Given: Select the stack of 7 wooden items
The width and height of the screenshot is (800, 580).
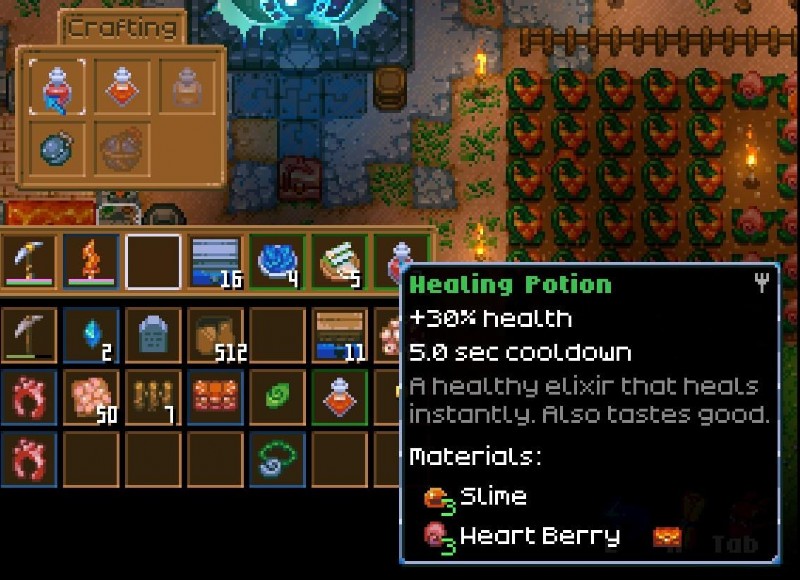Looking at the screenshot, I should [x=153, y=397].
